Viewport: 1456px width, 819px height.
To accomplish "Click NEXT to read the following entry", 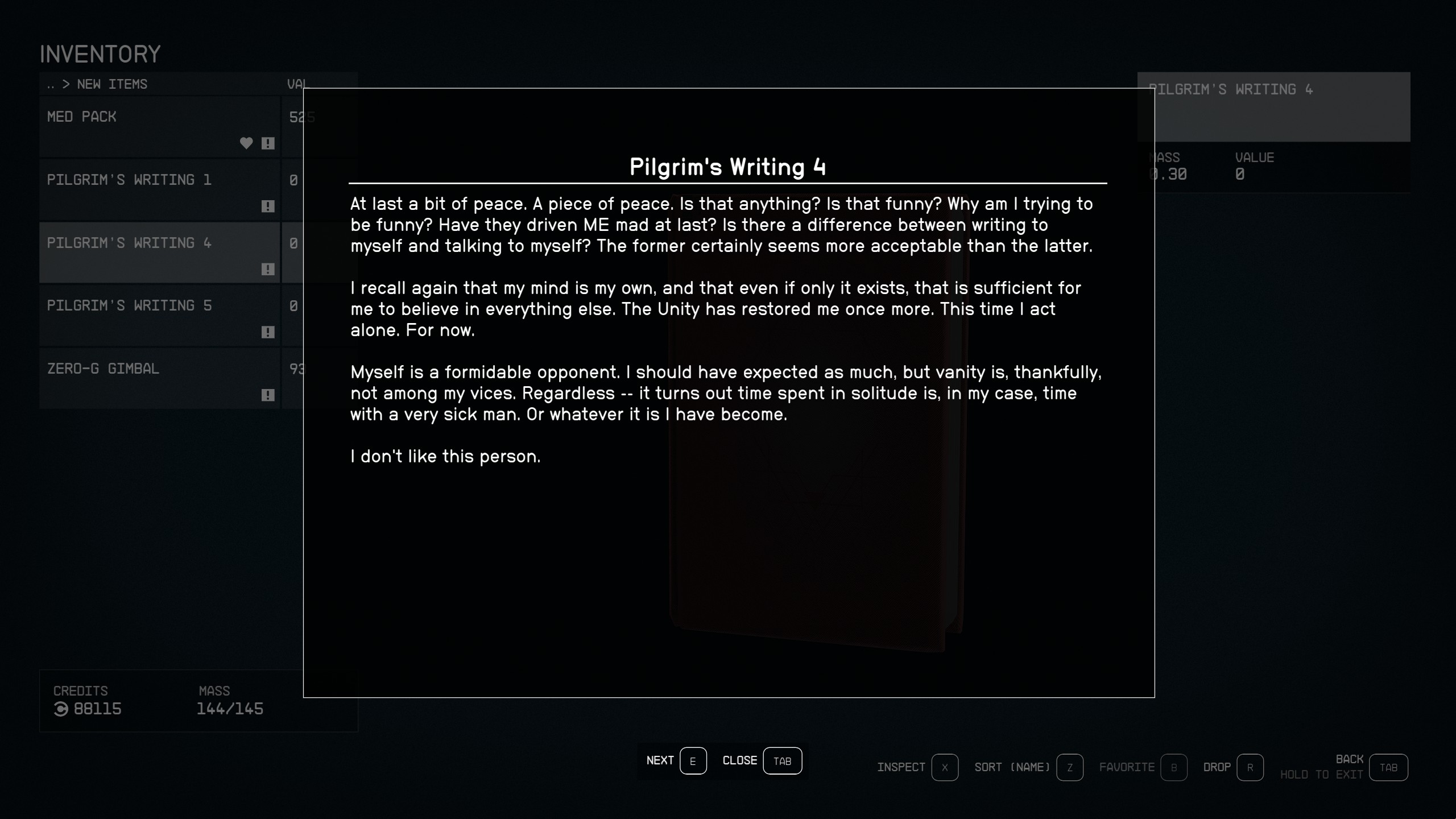I will pos(660,760).
